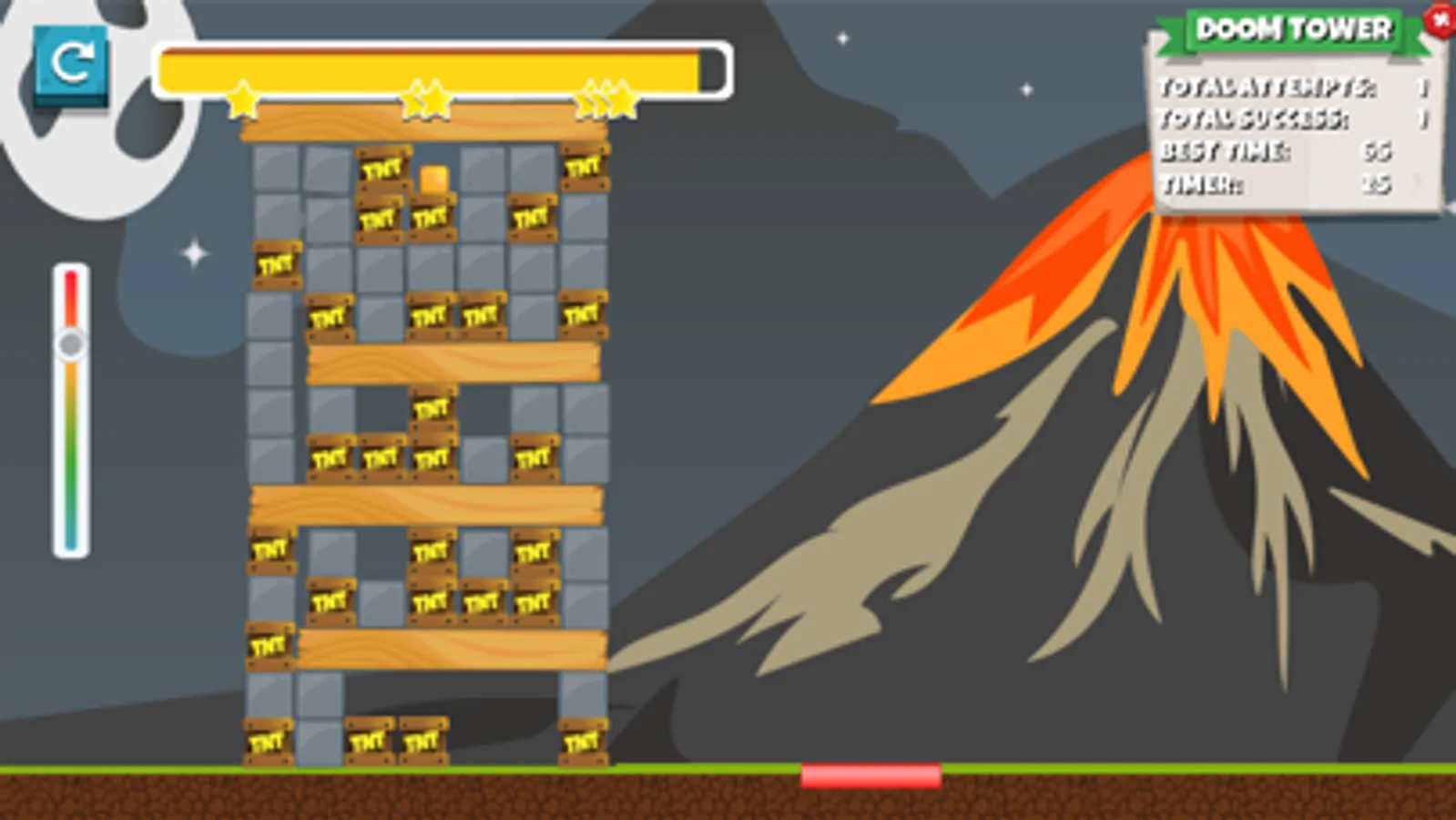Click the double star marker on the progress bar
This screenshot has width=1456, height=820.
click(x=428, y=100)
